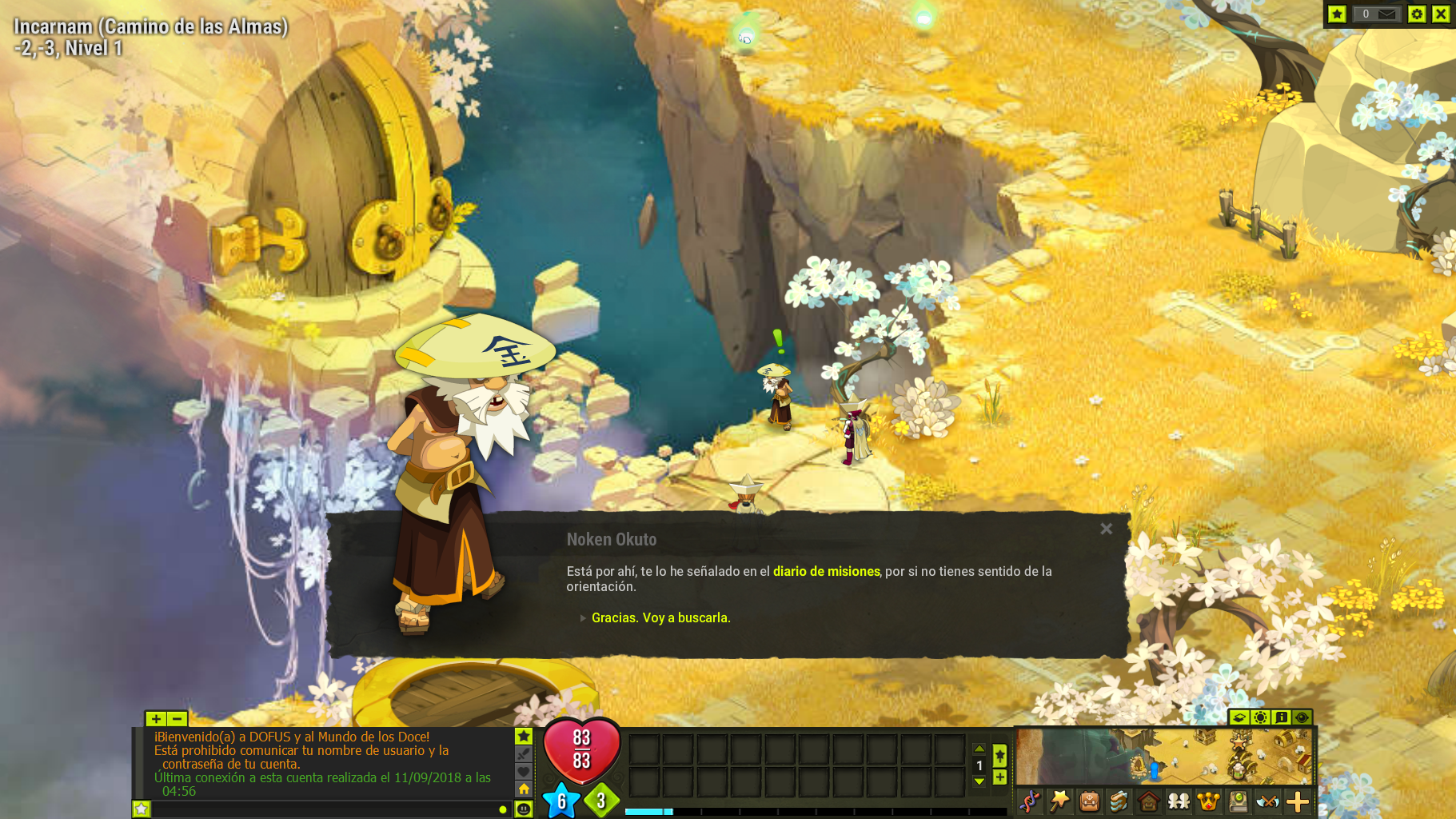Screen dimensions: 1456x819
Task: Open the characteristics DNA helix icon
Action: tap(1030, 801)
